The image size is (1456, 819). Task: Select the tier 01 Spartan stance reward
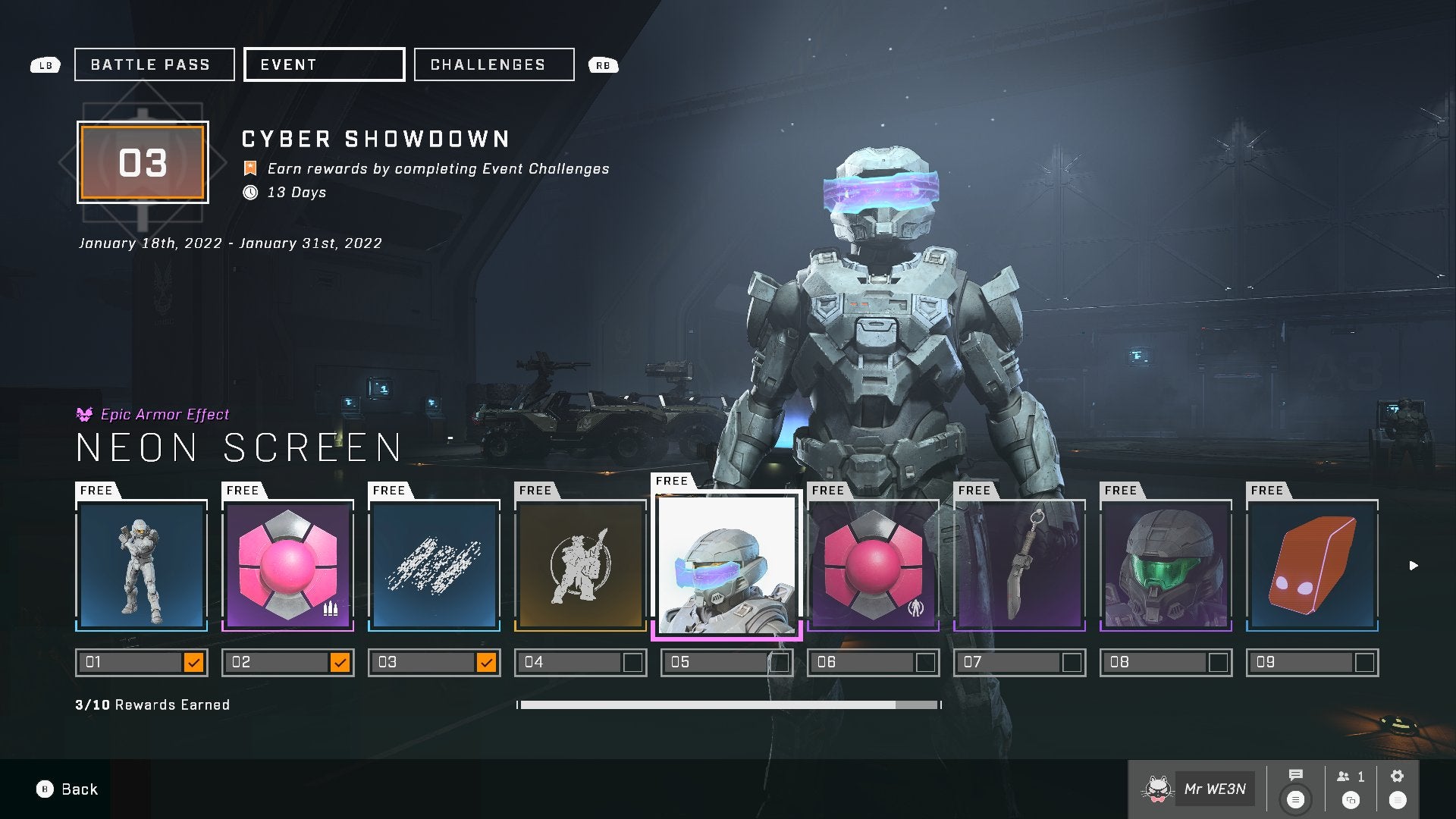coord(142,565)
